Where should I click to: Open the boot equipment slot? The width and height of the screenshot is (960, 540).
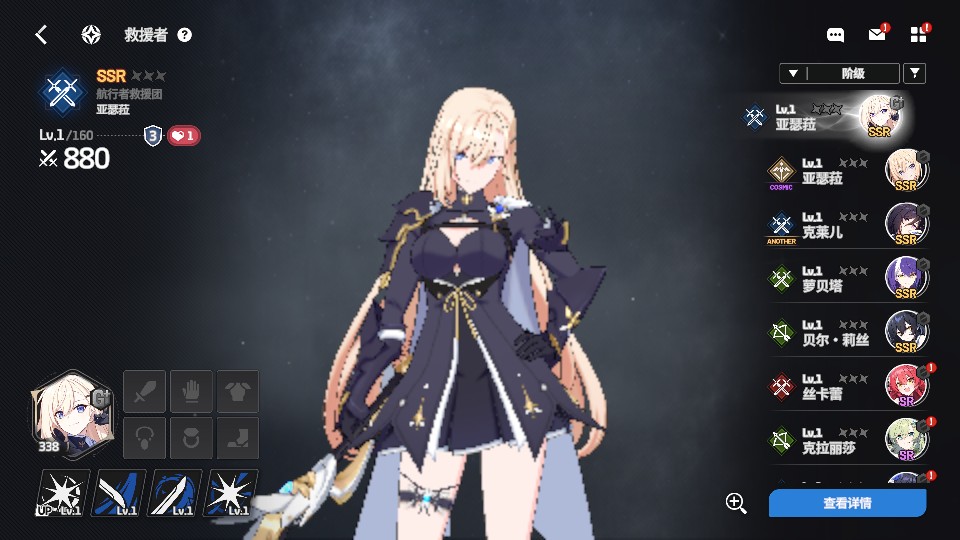[x=238, y=438]
